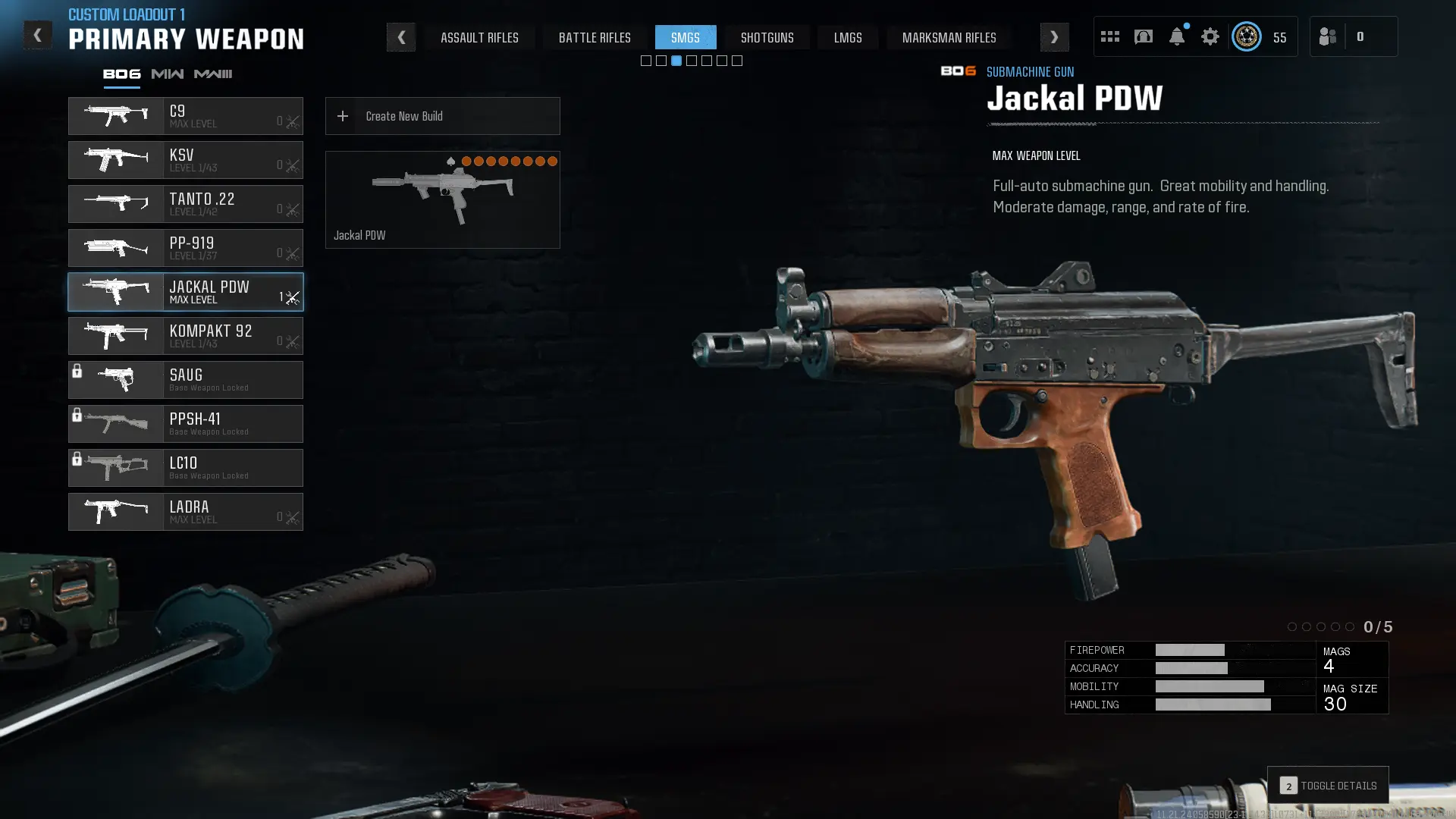Open the Battle Rifles category
The image size is (1456, 819).
click(x=595, y=37)
